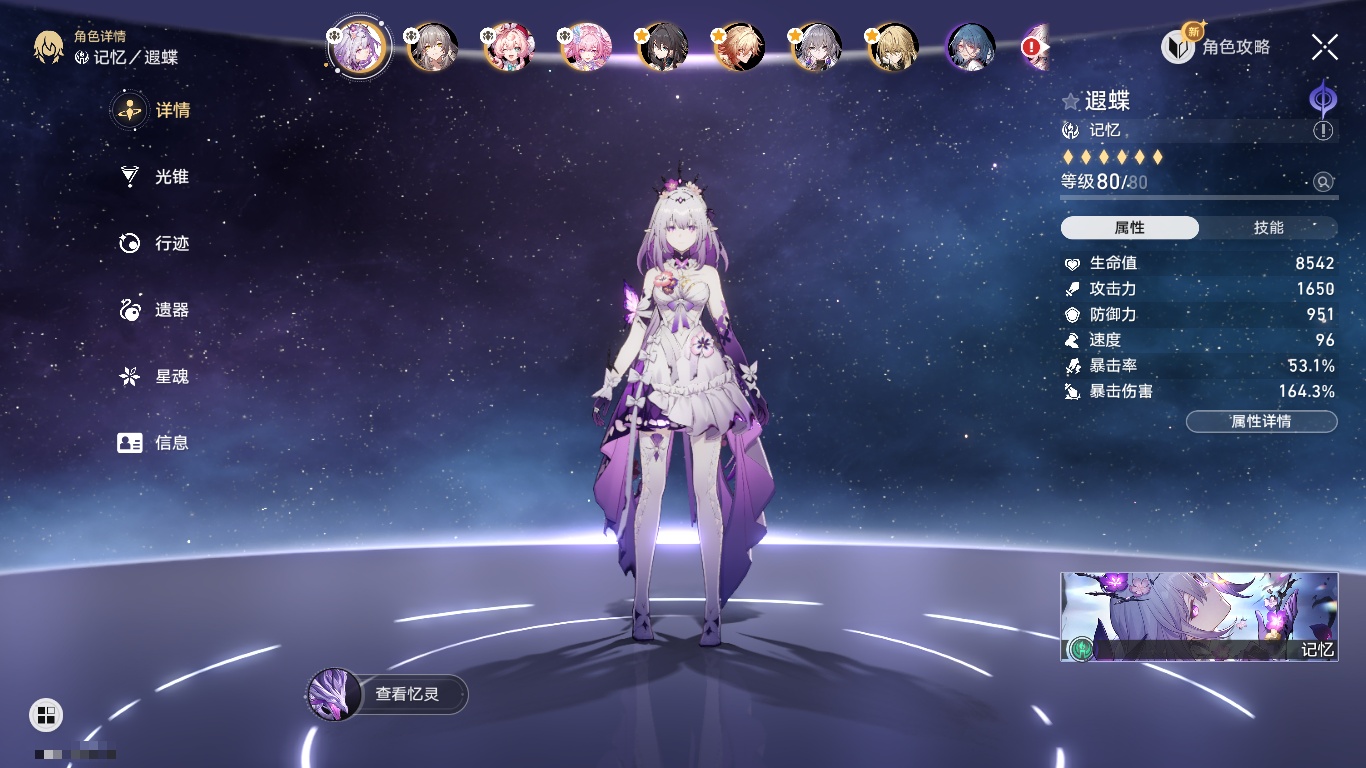This screenshot has width=1366, height=768.
Task: Pick the blonde-haired character portrait
Action: coord(893,47)
